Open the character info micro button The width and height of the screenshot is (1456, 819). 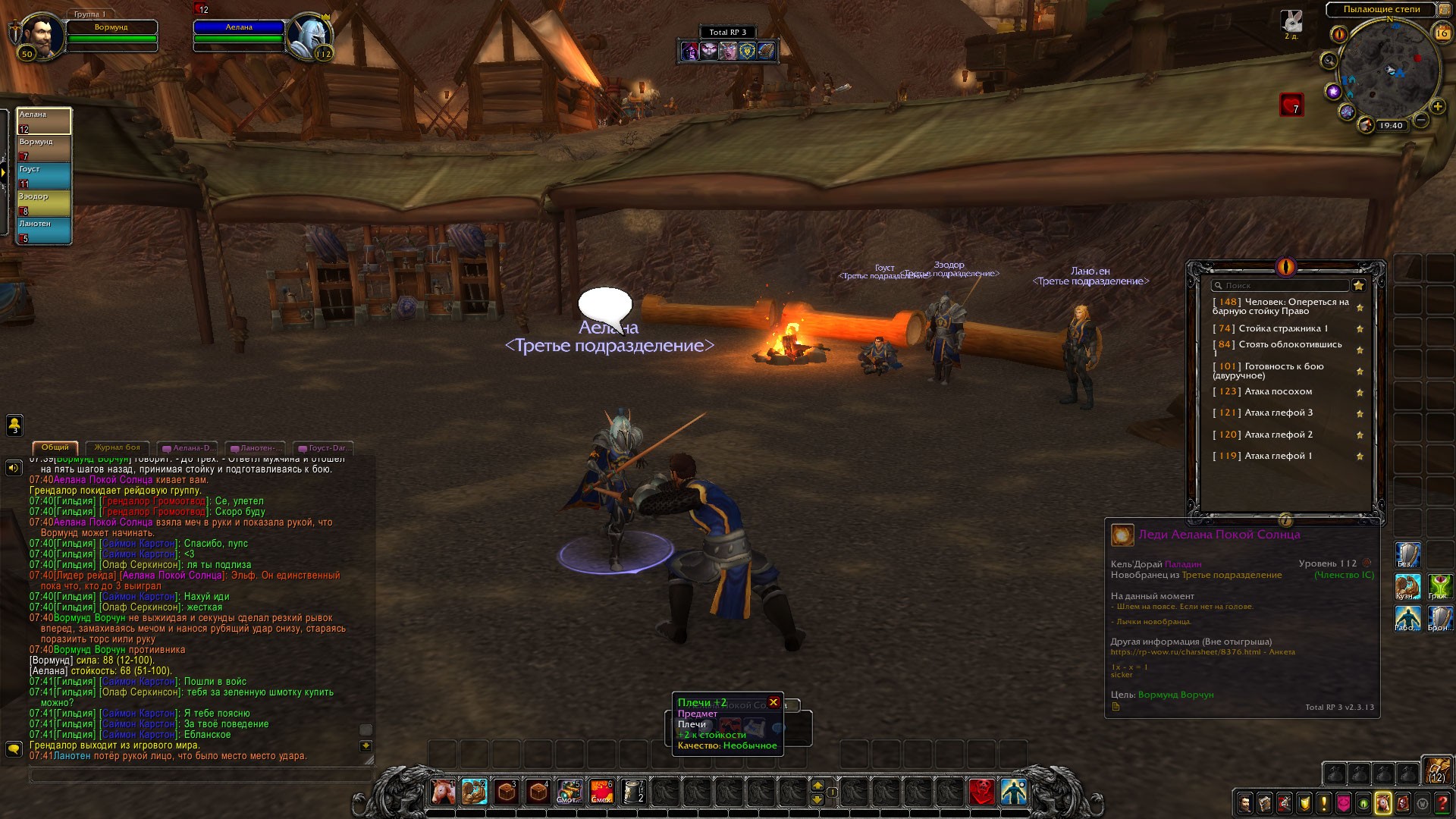(x=1245, y=803)
